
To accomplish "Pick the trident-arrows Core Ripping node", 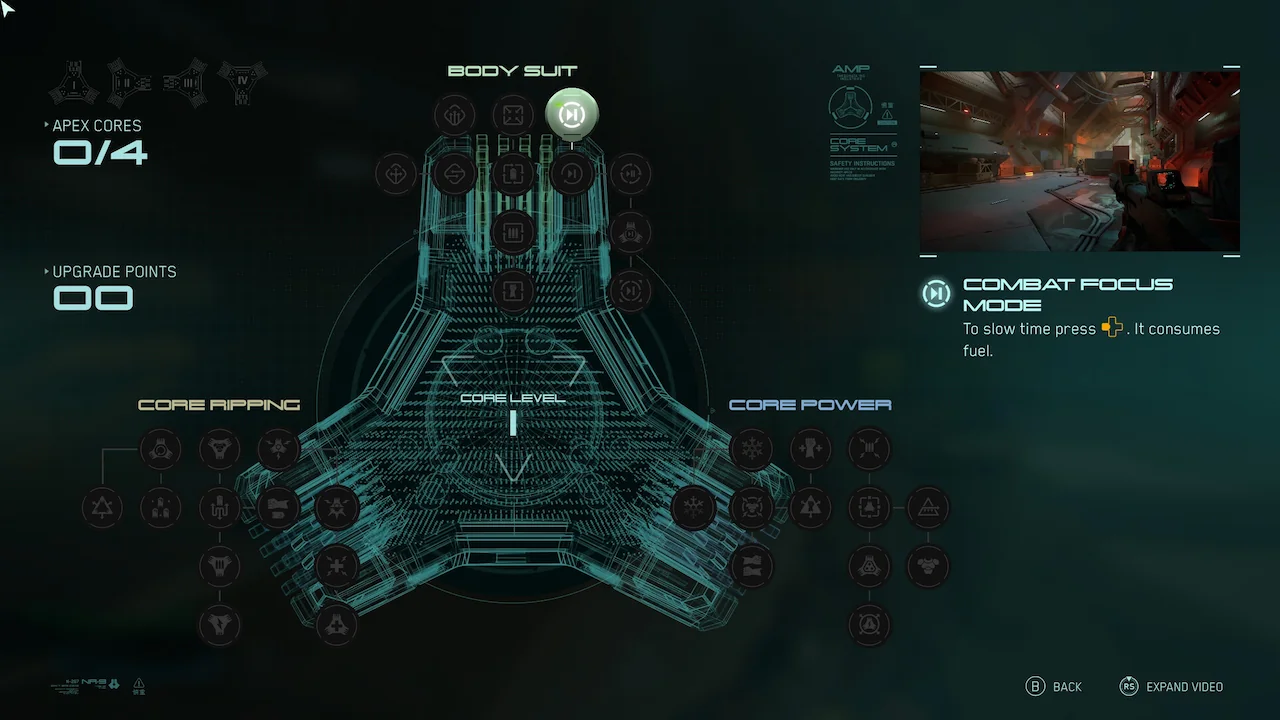I will point(219,508).
